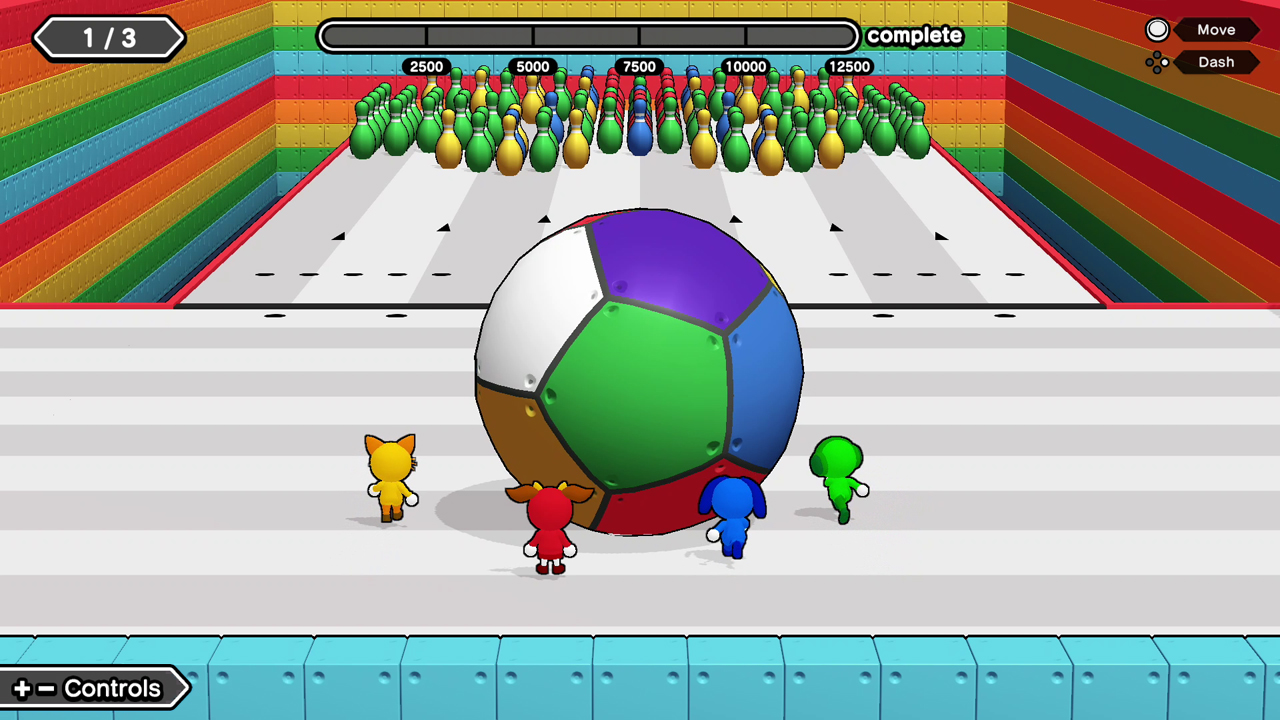The width and height of the screenshot is (1280, 720).
Task: Expand the Controls panel
Action: click(95, 688)
